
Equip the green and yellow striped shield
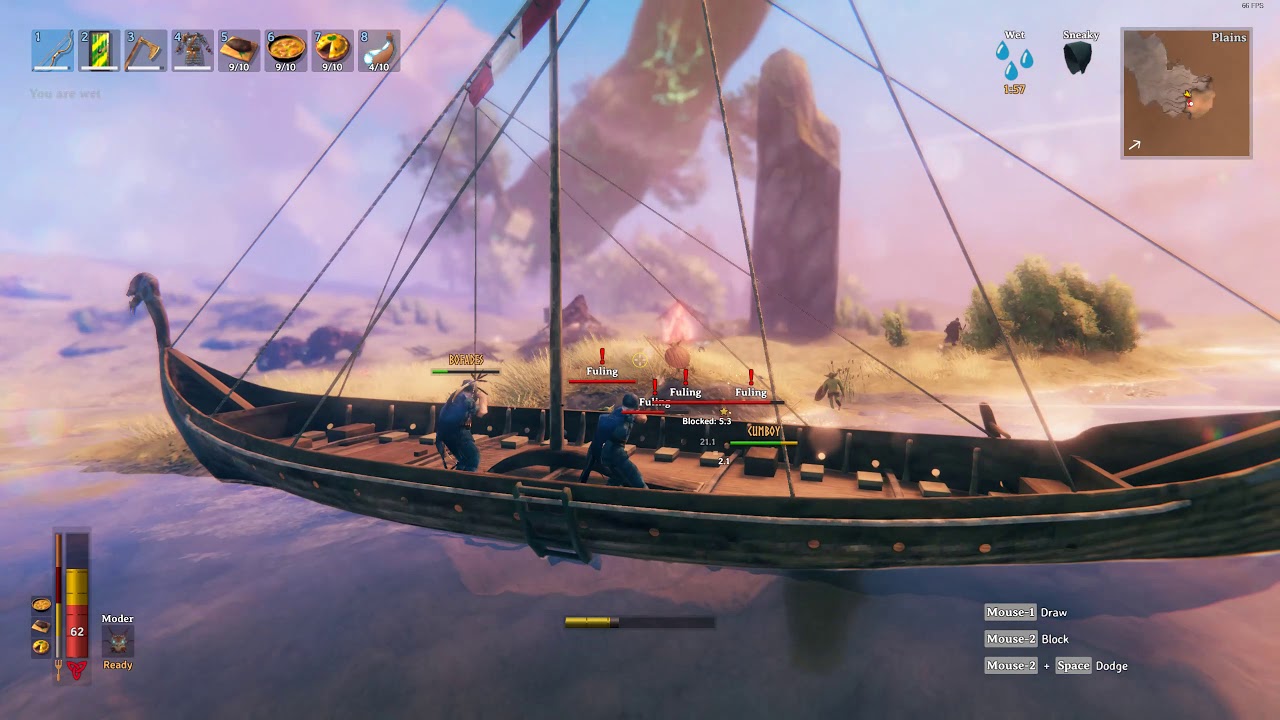pyautogui.click(x=99, y=51)
